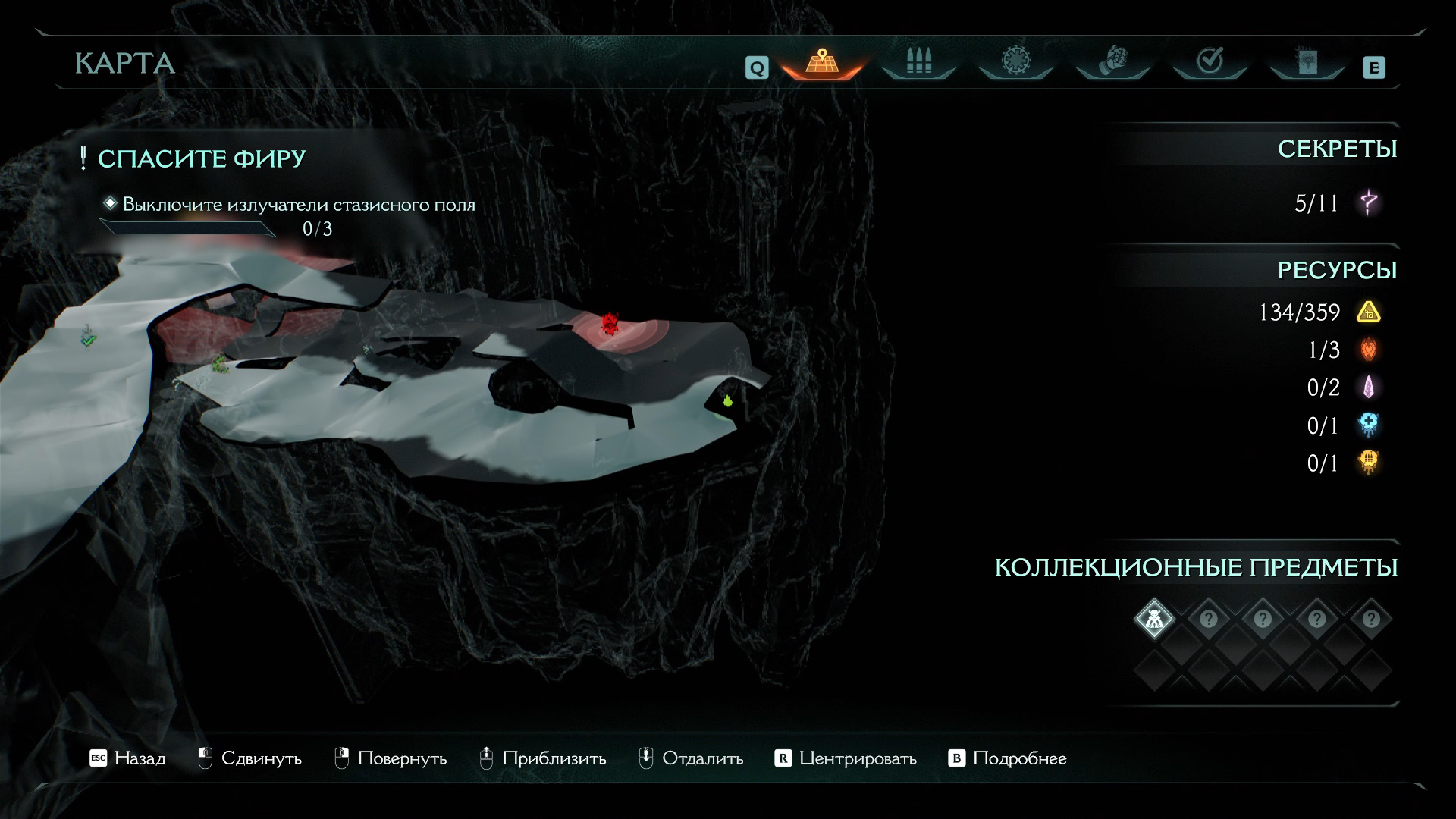Switch to the bullets arsenal tab
1456x819 pixels.
918,61
